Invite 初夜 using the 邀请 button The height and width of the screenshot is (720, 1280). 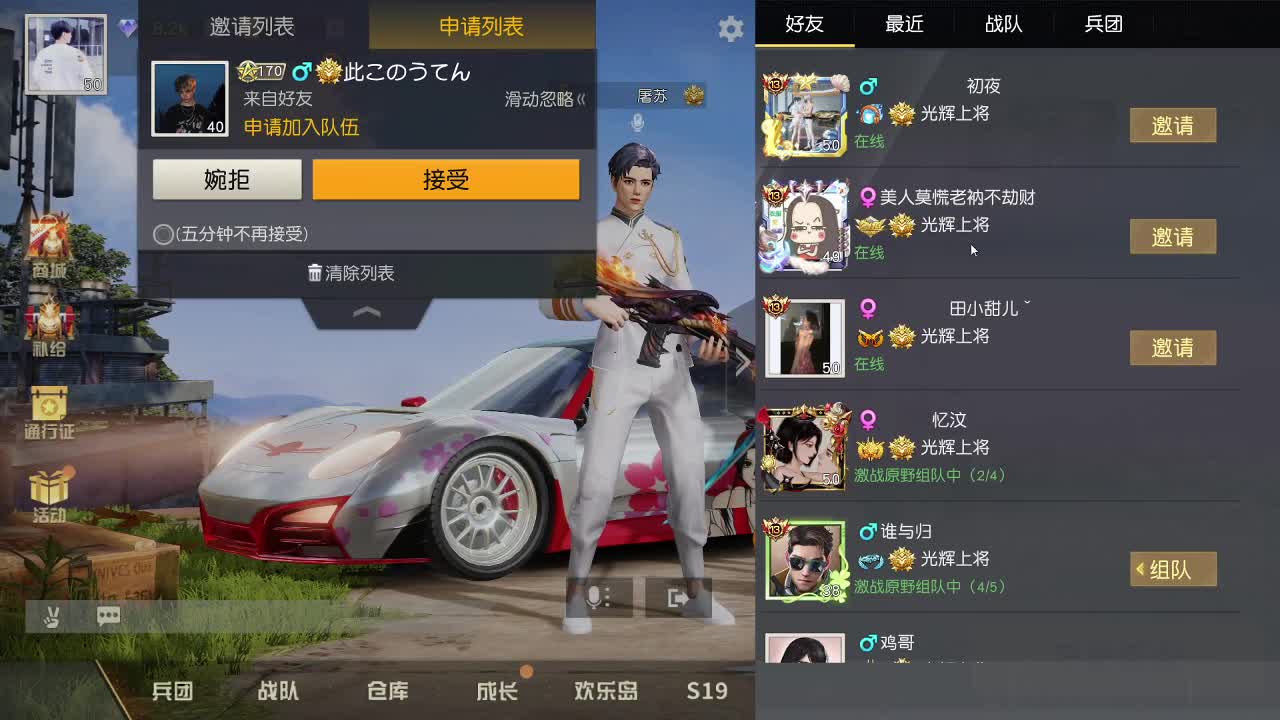tap(1174, 126)
